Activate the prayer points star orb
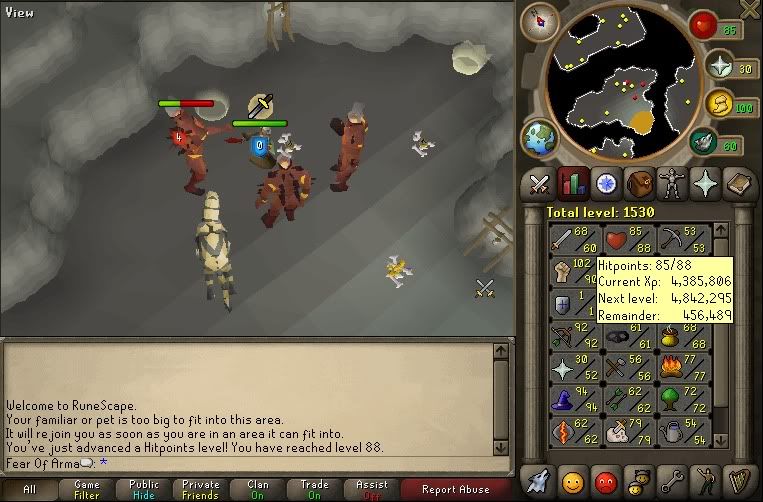 pos(717,65)
